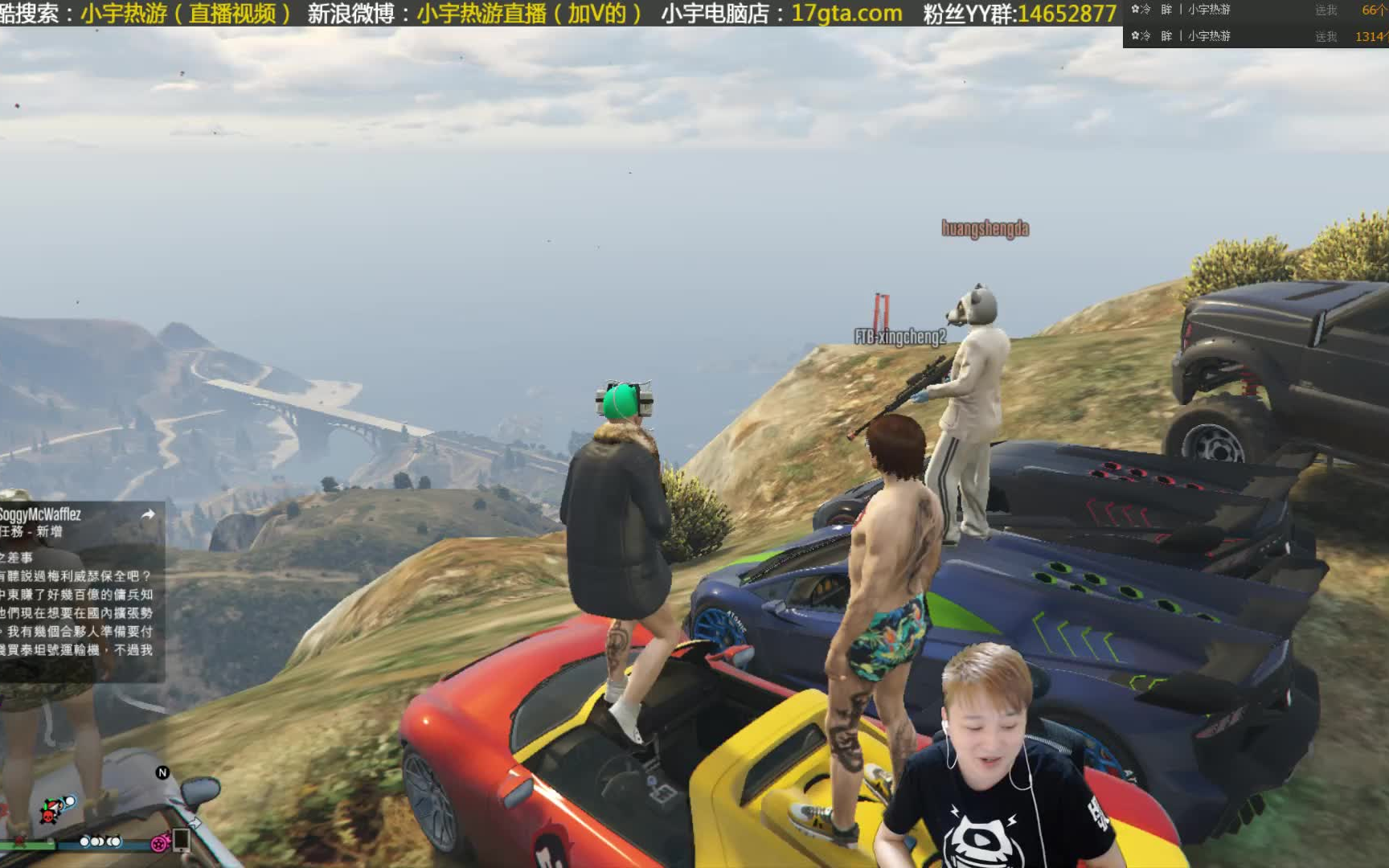Open the 17gta.com store link
This screenshot has width=1389, height=868.
pyautogui.click(x=846, y=13)
